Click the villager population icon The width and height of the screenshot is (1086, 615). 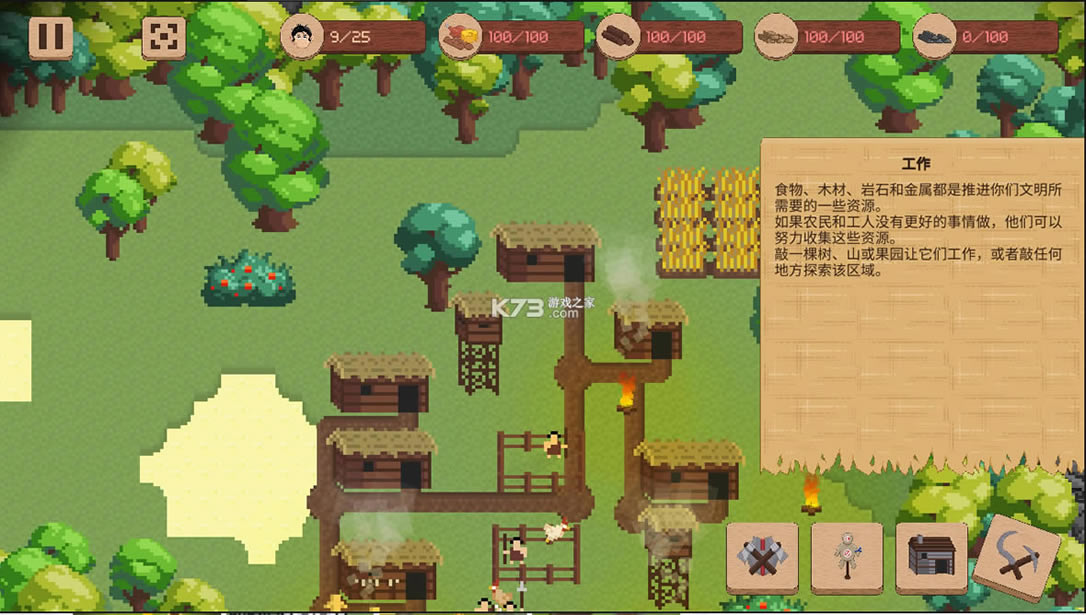coord(301,37)
